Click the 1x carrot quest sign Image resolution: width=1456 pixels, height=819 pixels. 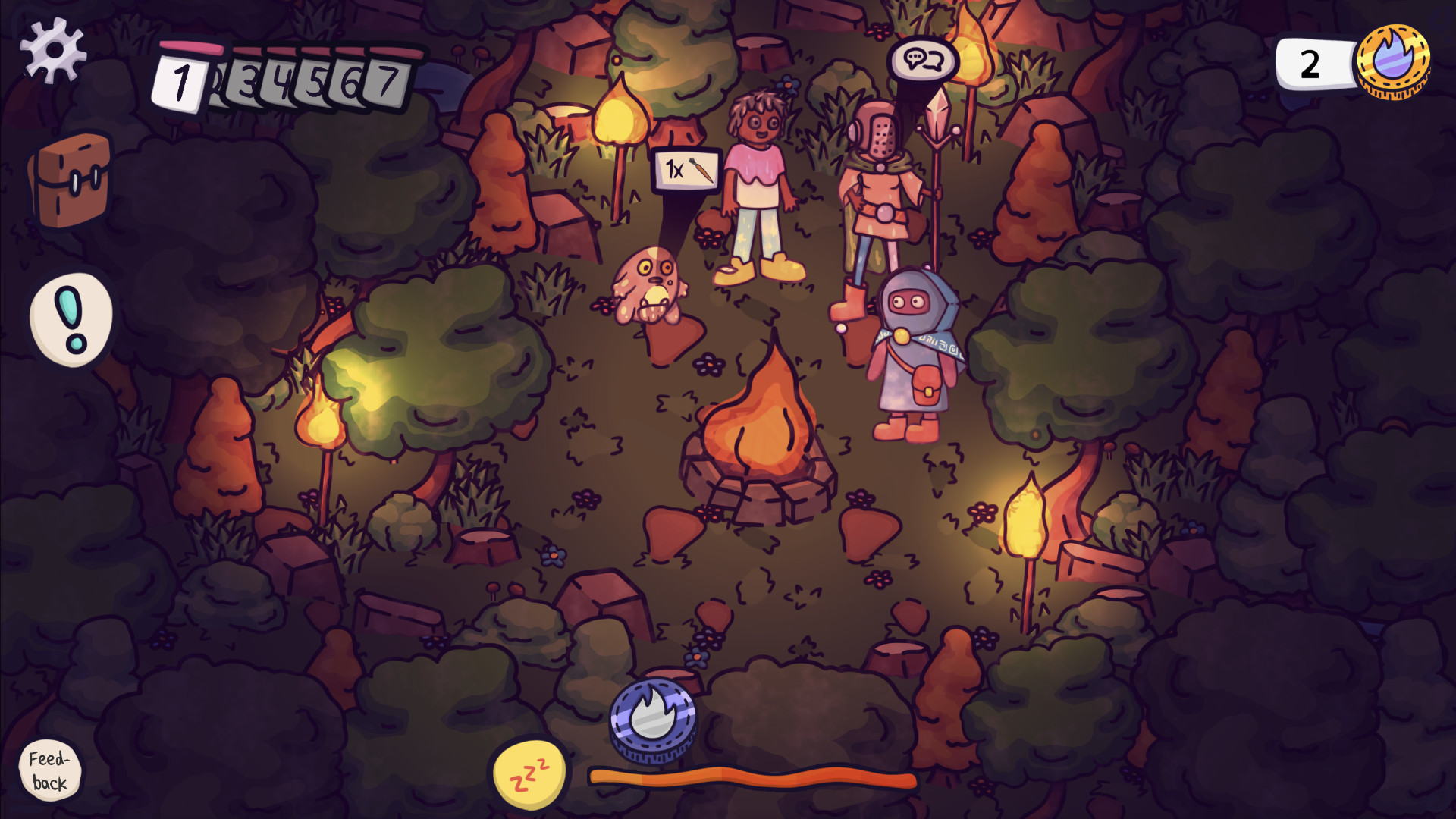click(x=685, y=170)
